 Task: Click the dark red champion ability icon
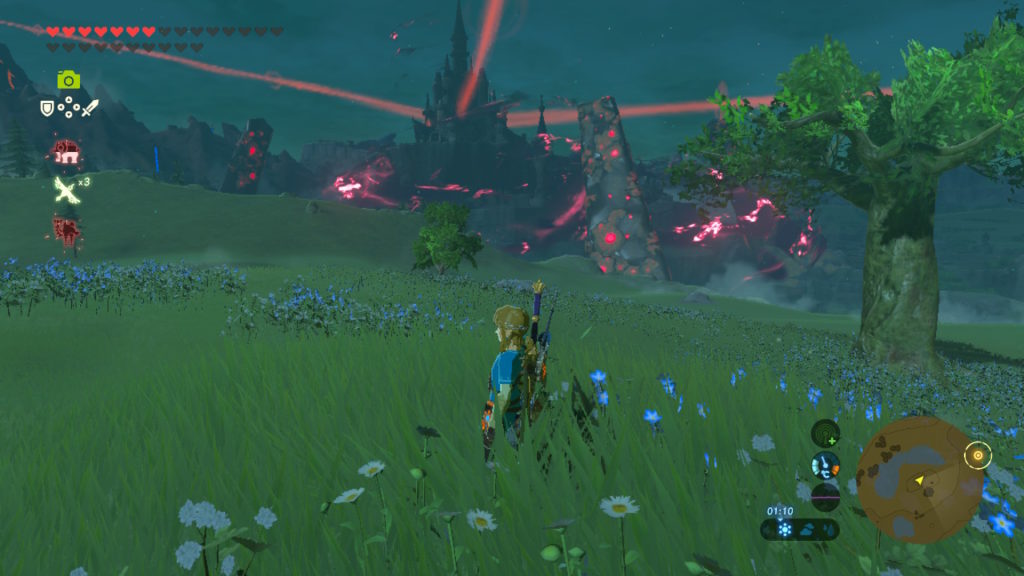pos(66,229)
